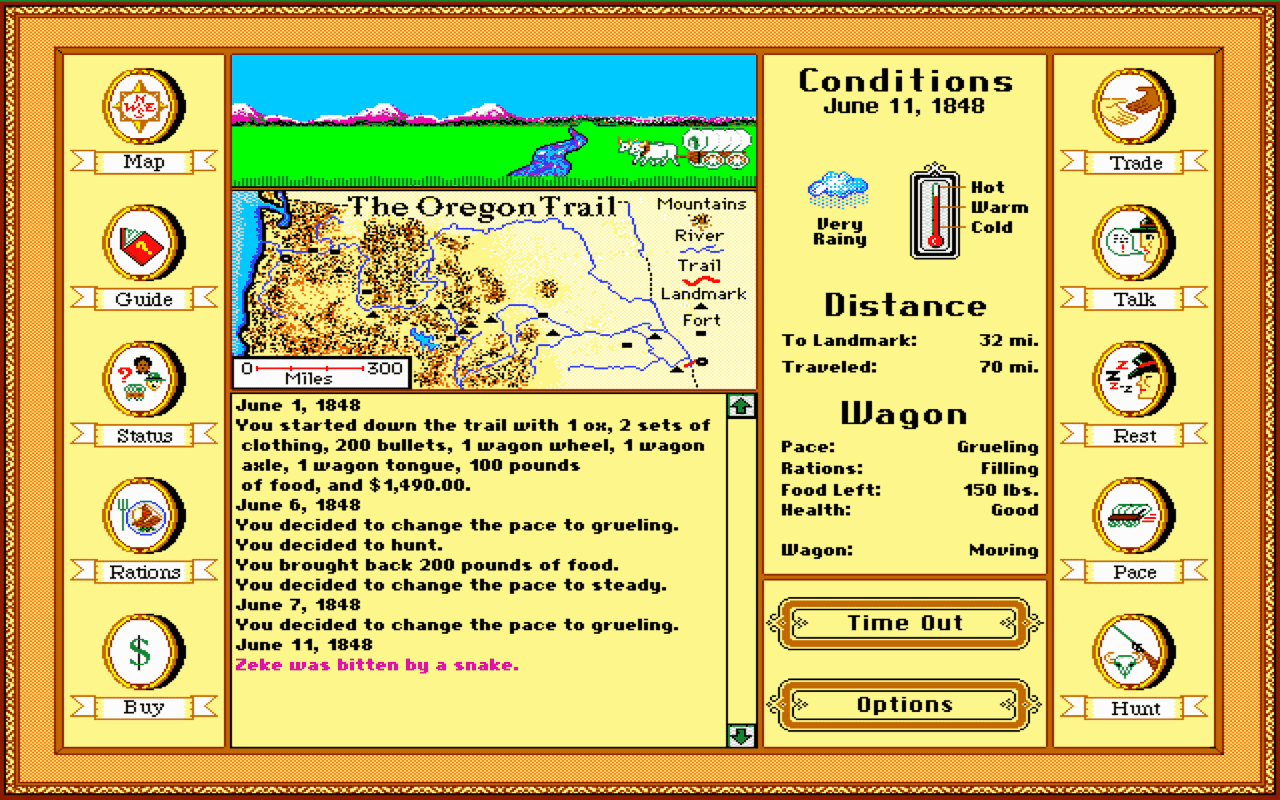
Task: Click the Very Rainy weather icon
Action: pos(838,190)
